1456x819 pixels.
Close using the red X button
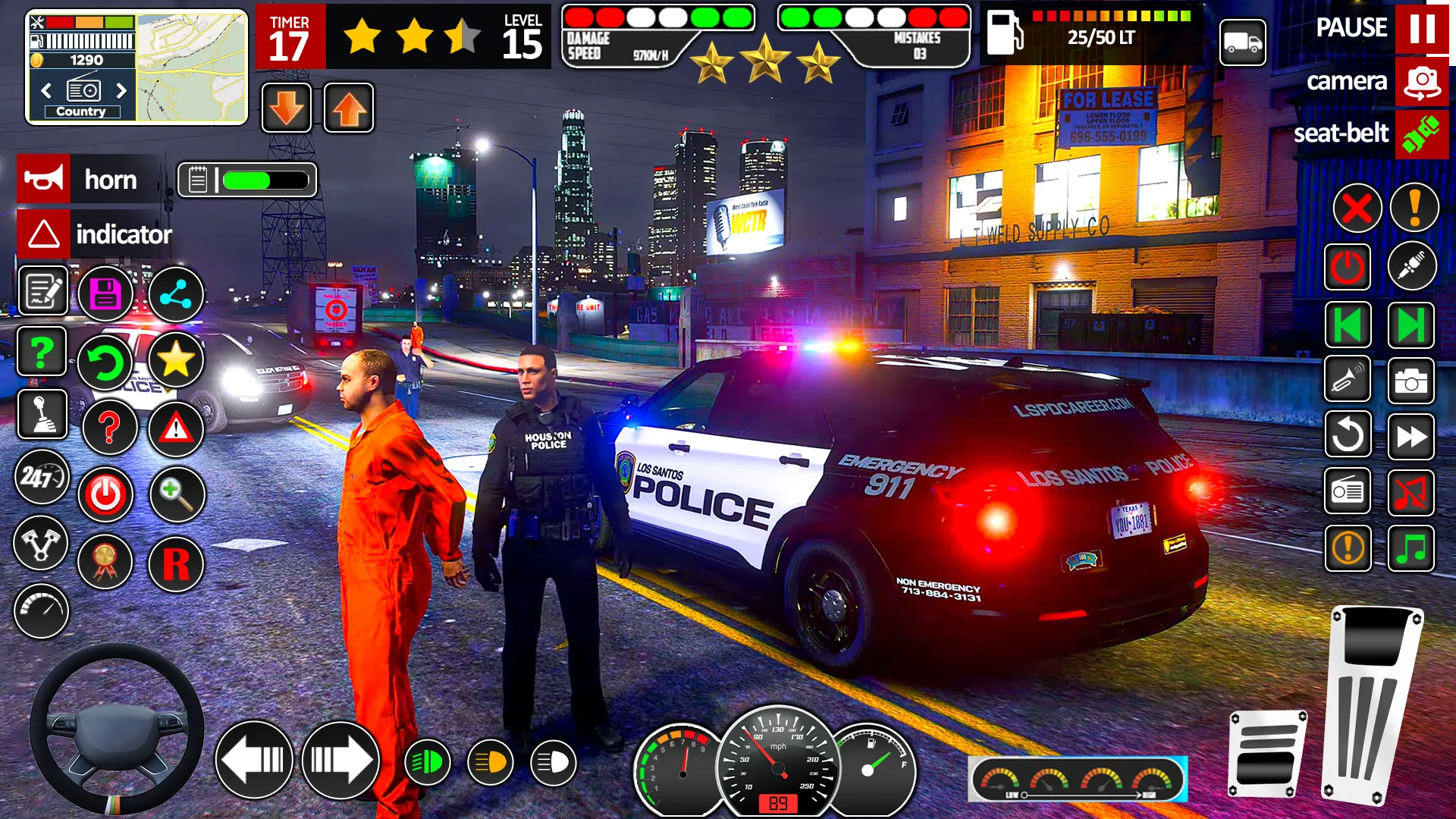click(1357, 208)
